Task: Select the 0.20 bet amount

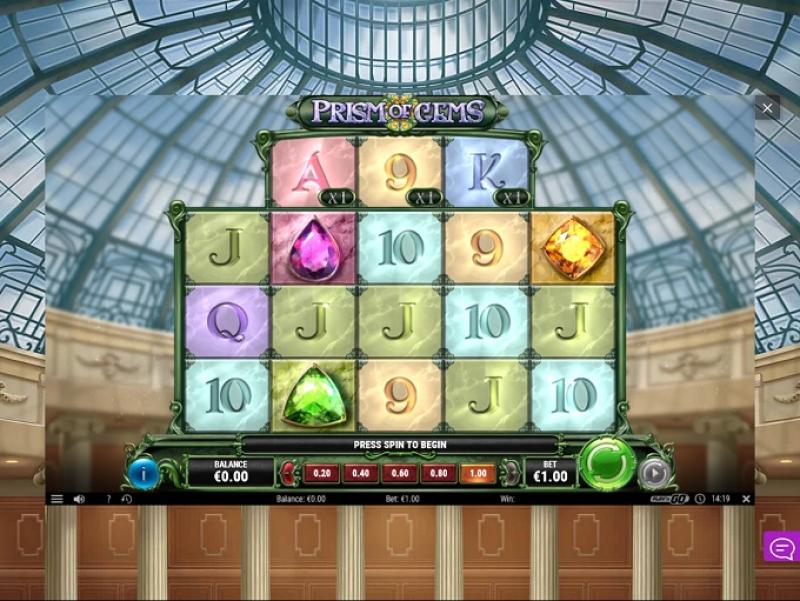Action: click(321, 473)
